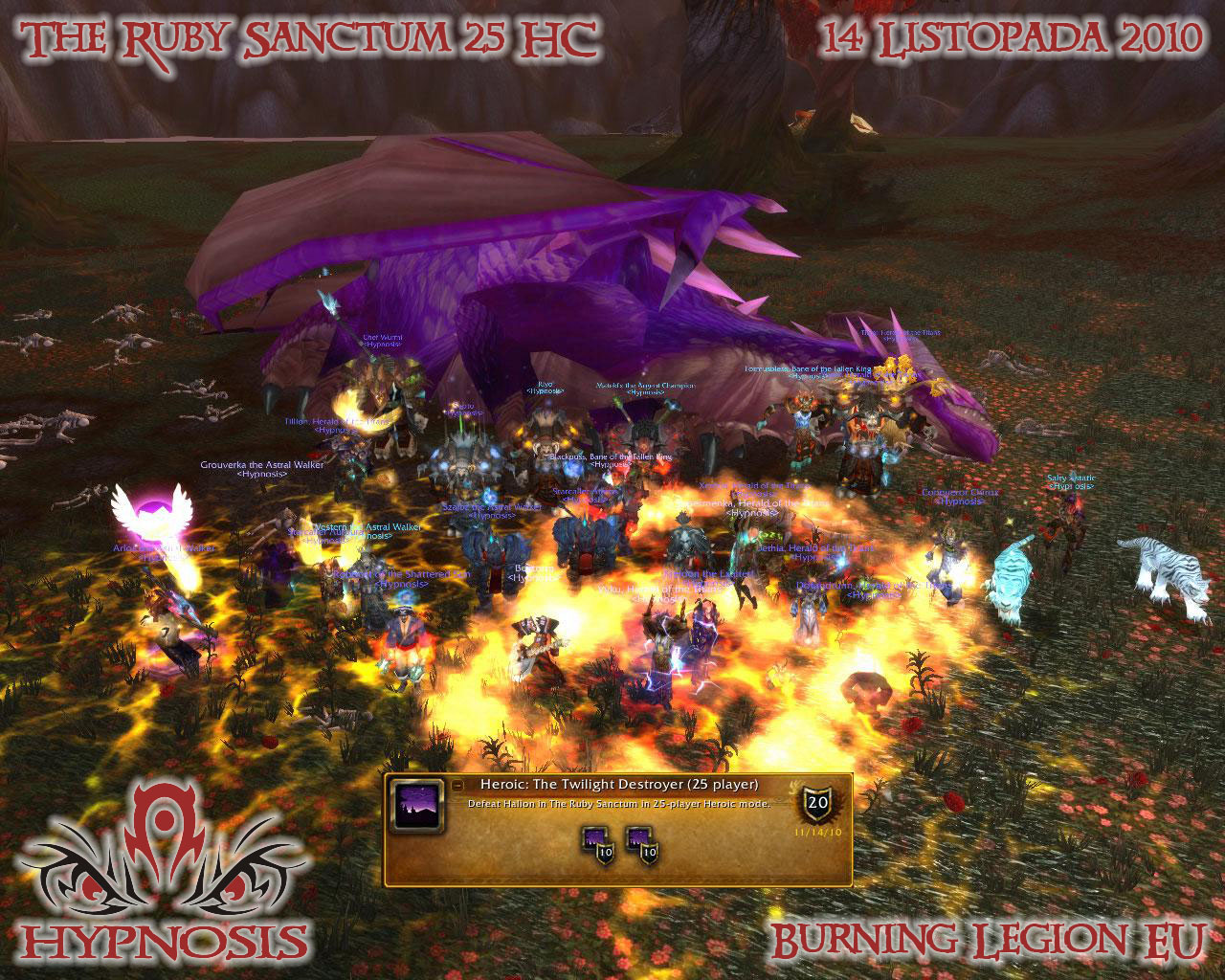Collapse the achievement with the minus button
The image size is (1225, 980).
coord(458,784)
